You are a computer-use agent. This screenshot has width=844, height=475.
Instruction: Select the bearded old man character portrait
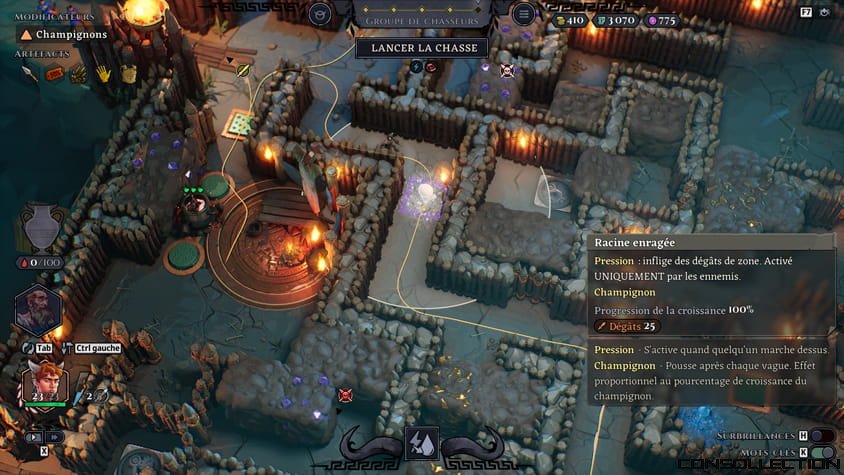39,310
